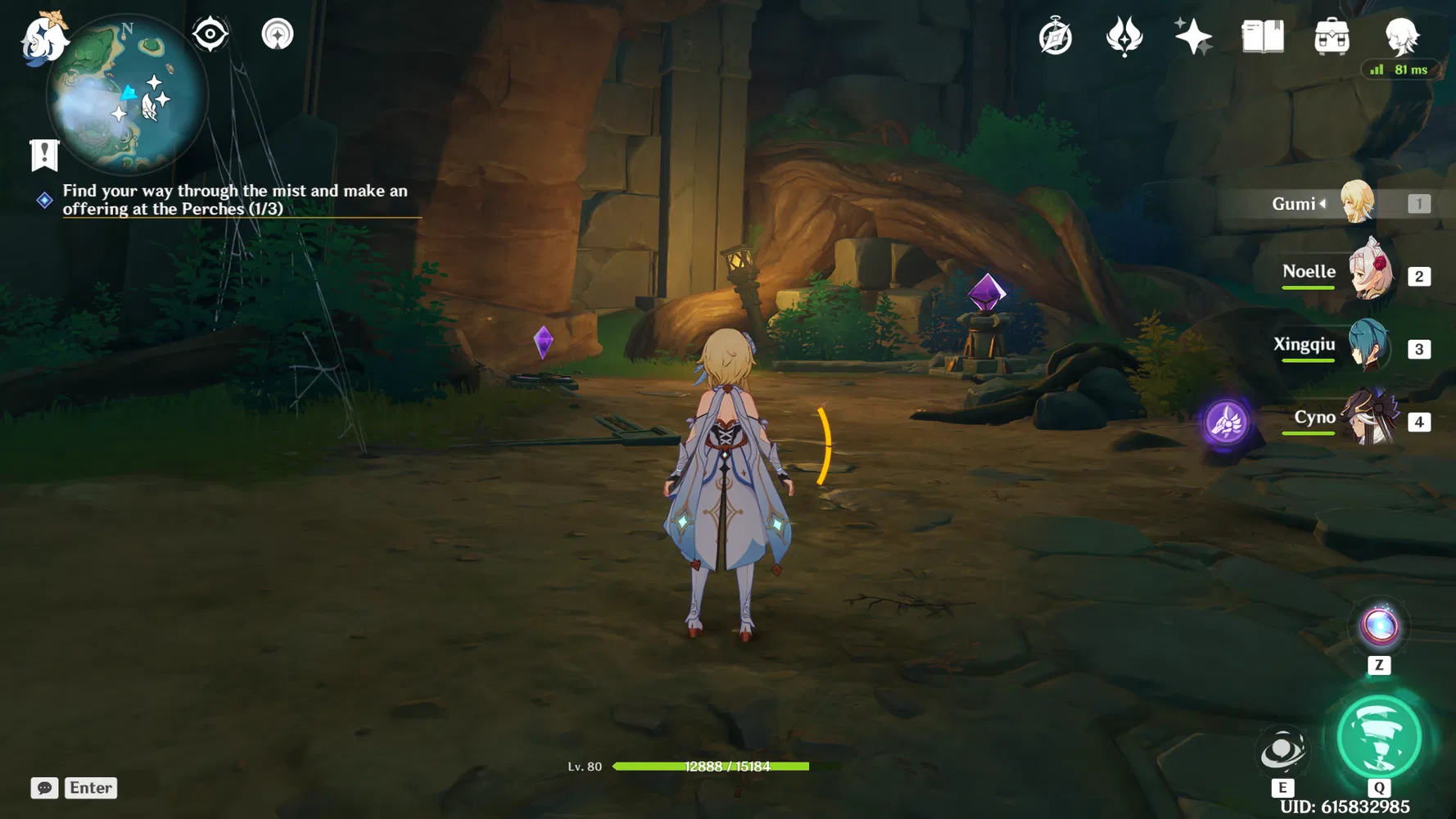Activate the Elemental Sight eye icon
Viewport: 1456px width, 819px height.
[x=210, y=34]
